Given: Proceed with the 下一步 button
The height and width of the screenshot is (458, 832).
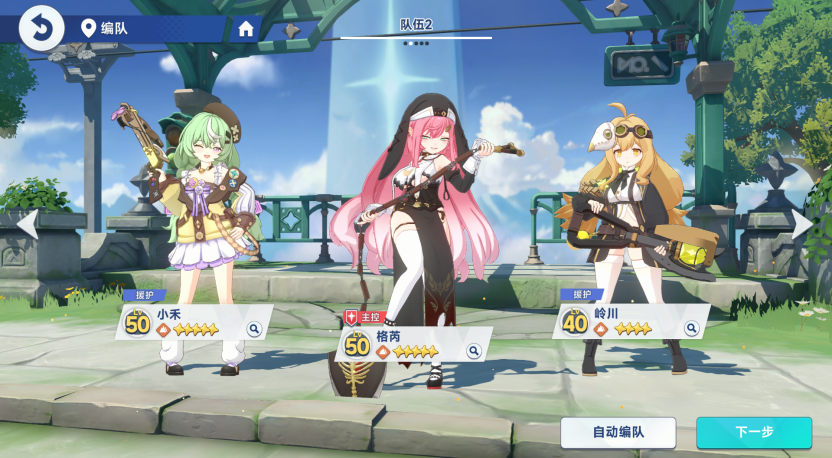Looking at the screenshot, I should click(754, 432).
